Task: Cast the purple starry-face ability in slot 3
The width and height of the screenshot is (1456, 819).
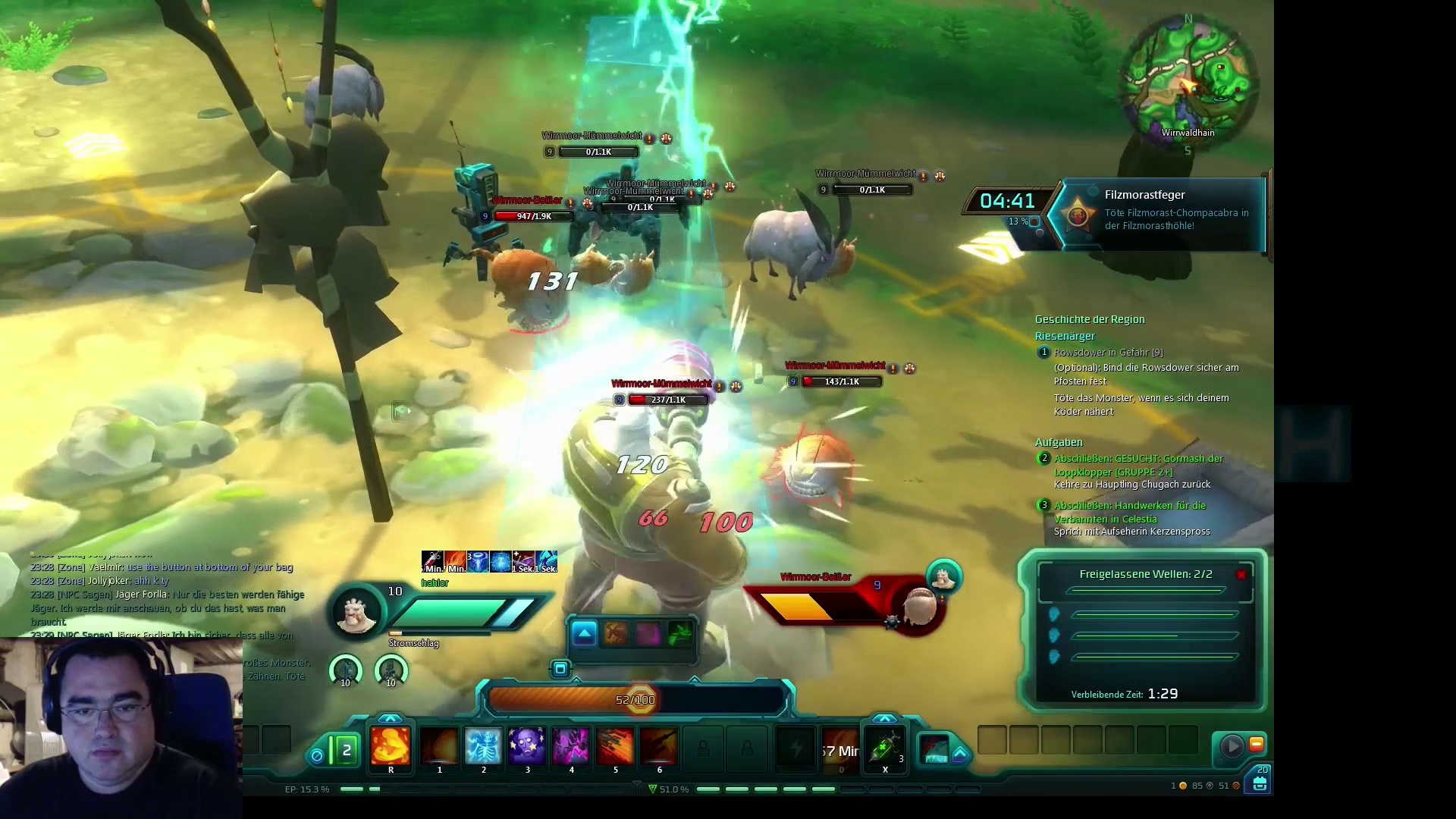Action: pos(527,746)
